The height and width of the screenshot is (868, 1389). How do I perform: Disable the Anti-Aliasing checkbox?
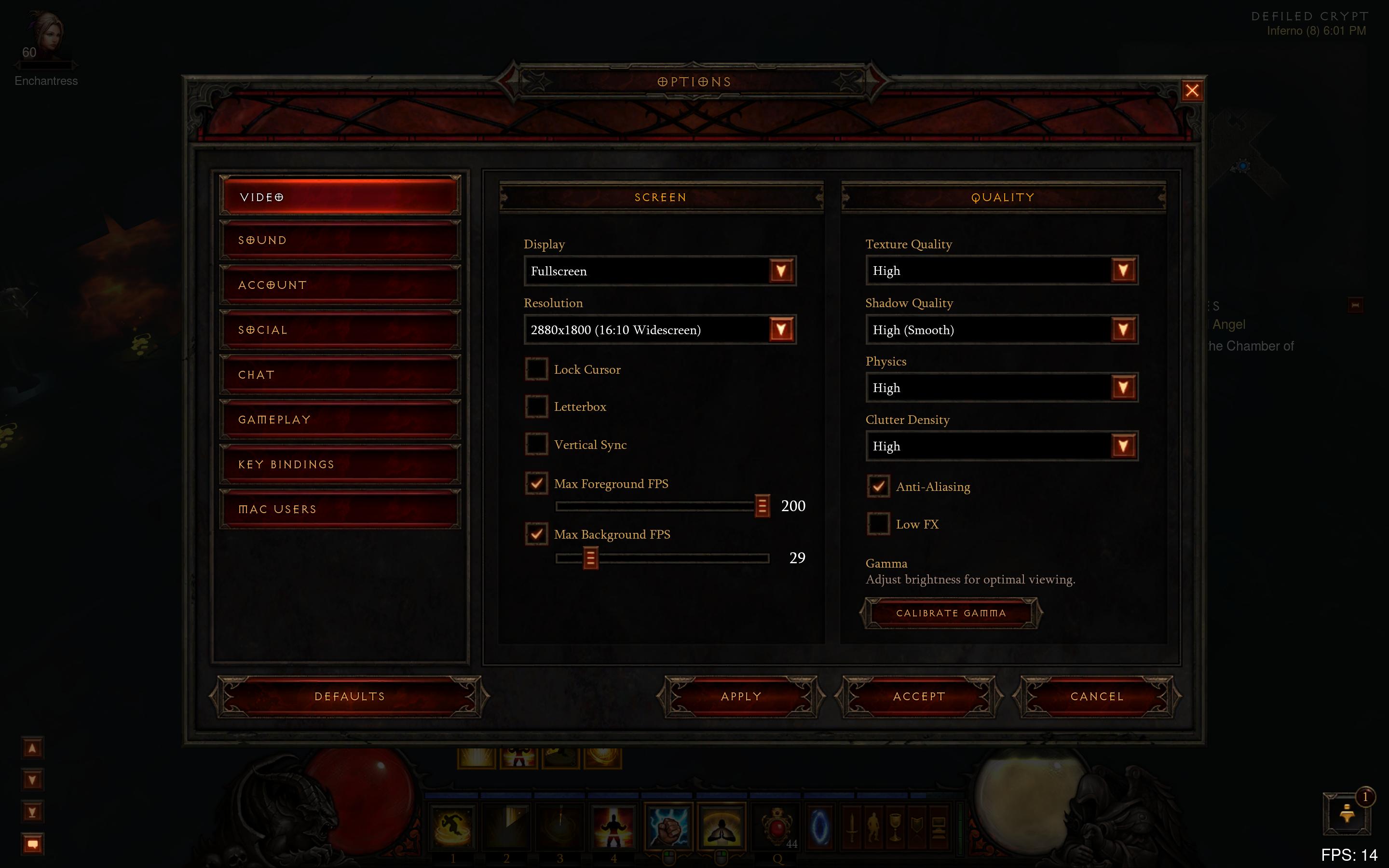878,486
